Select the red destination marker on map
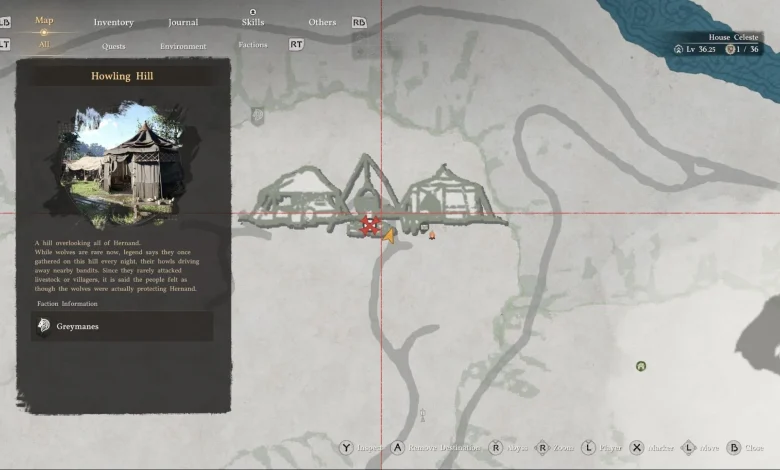This screenshot has height=470, width=780. point(370,226)
